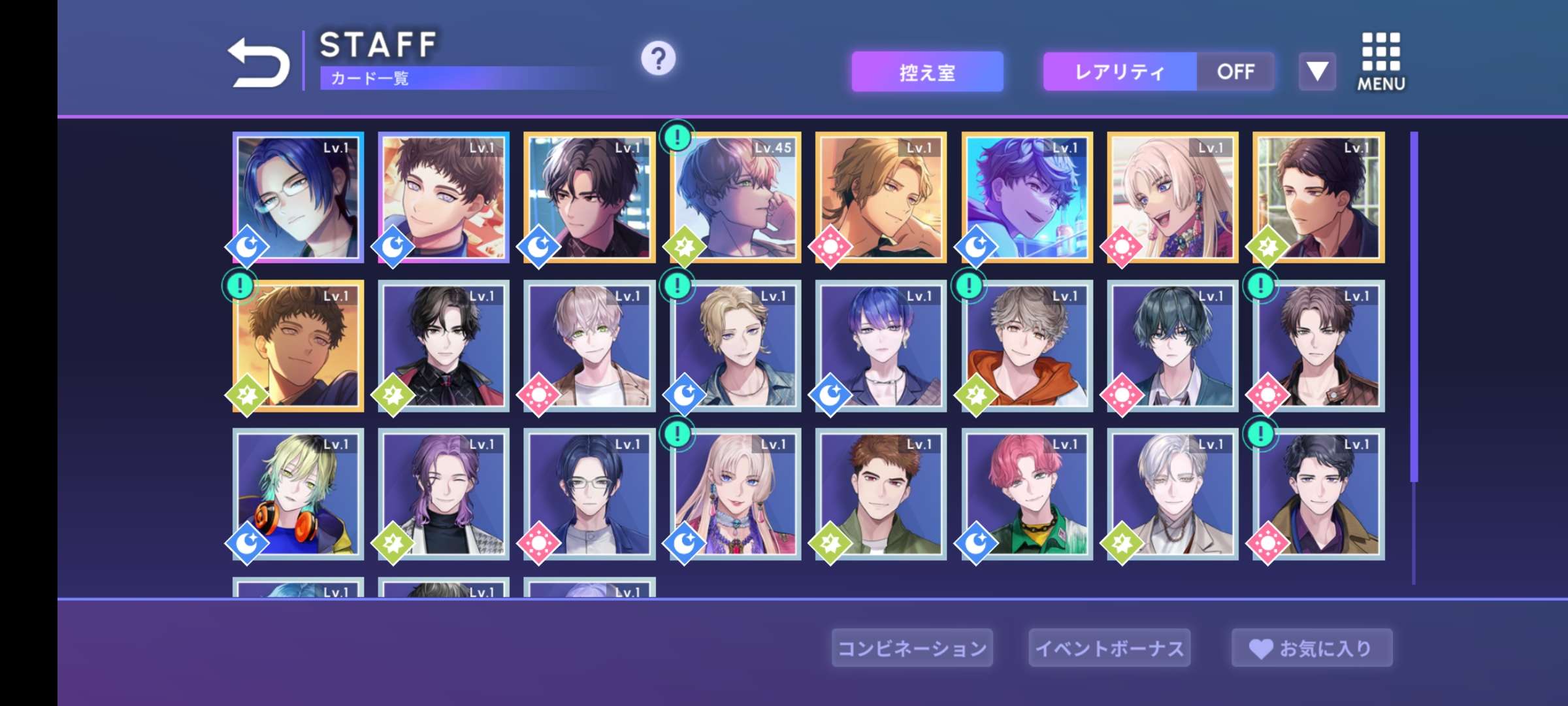1568x706 pixels.
Task: Choose the pink-haired green jacket card
Action: click(1026, 494)
